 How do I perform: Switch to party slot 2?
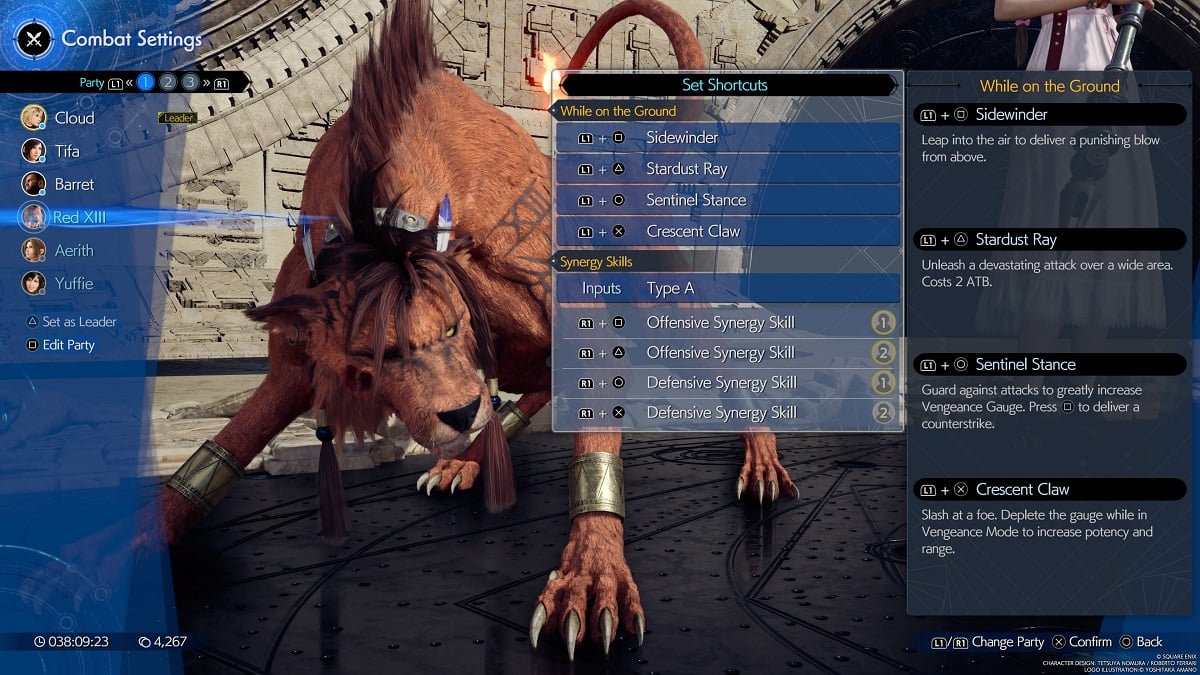tap(168, 83)
